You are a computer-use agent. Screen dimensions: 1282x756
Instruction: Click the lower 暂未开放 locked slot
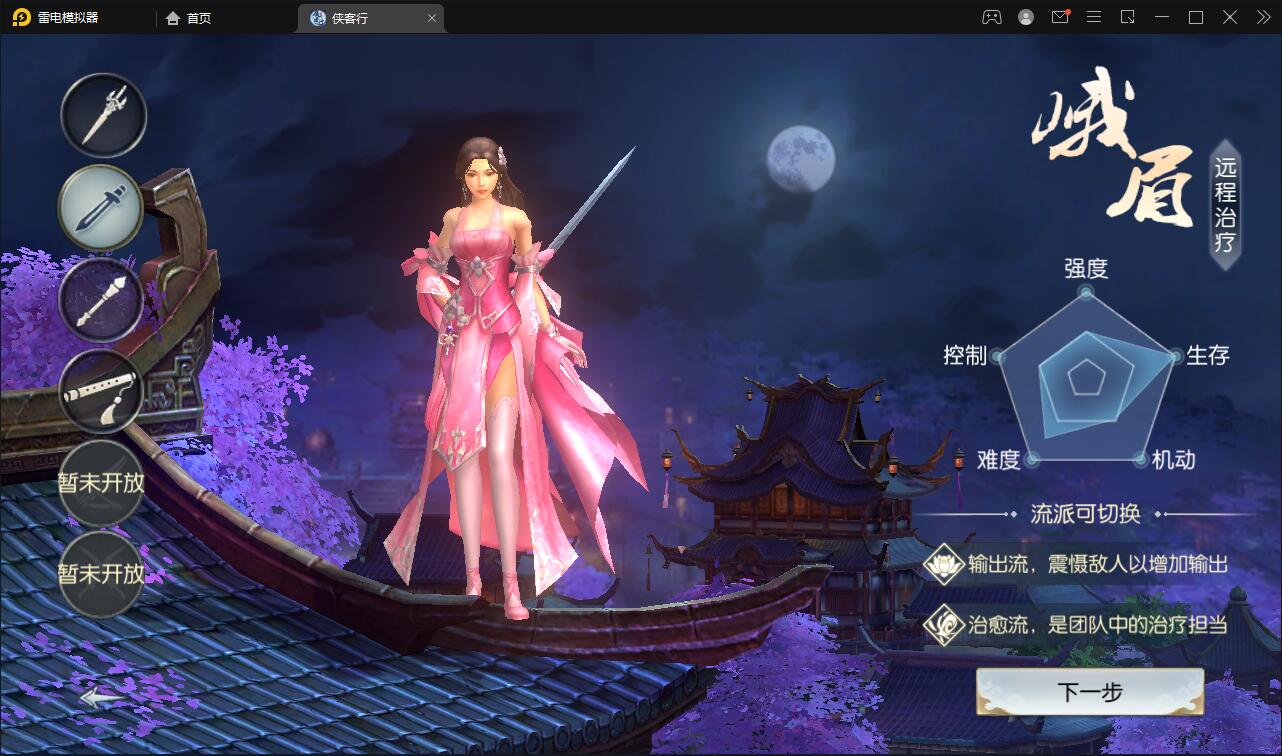coord(101,573)
